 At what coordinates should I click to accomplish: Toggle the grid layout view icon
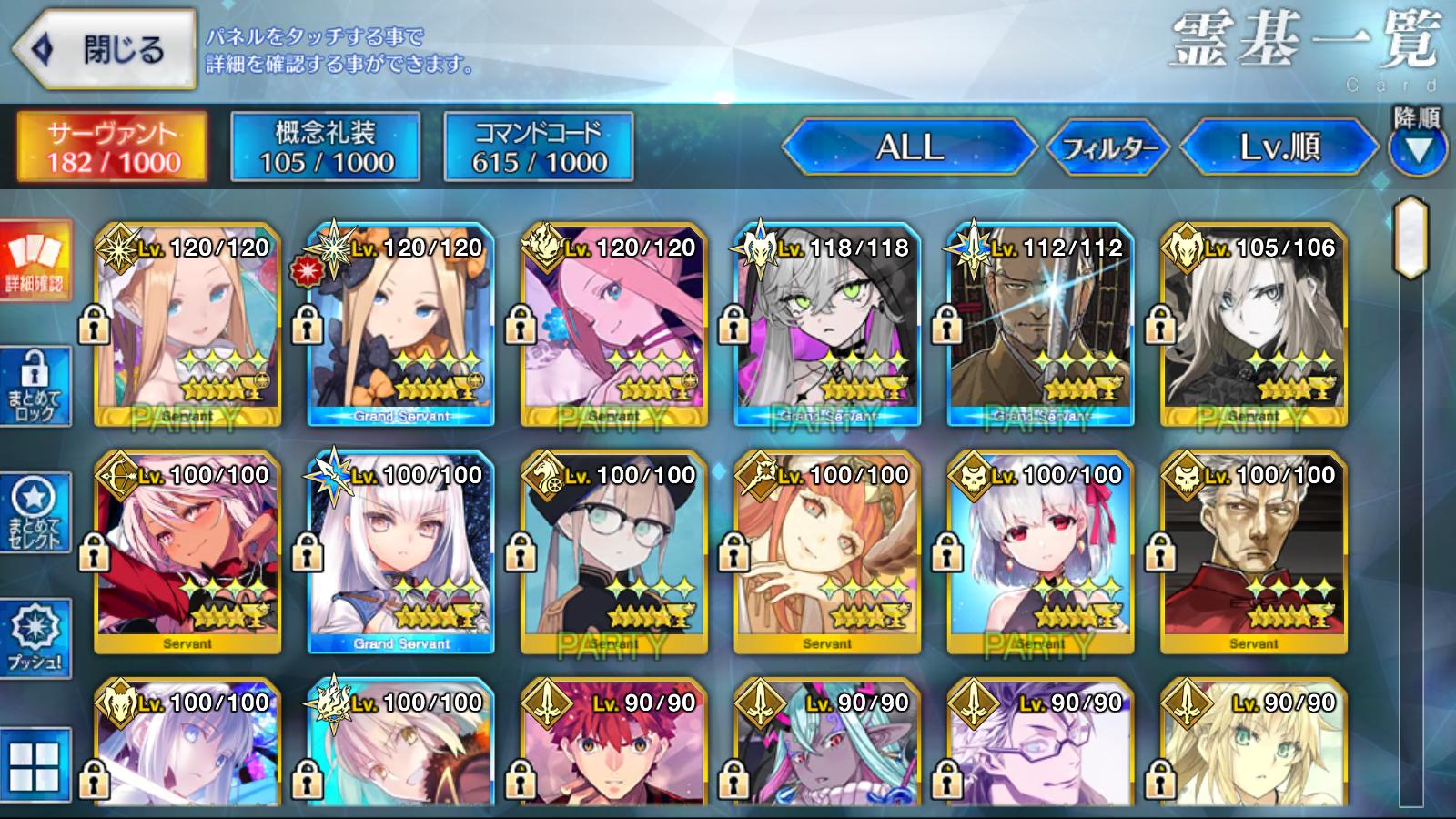pos(35,765)
